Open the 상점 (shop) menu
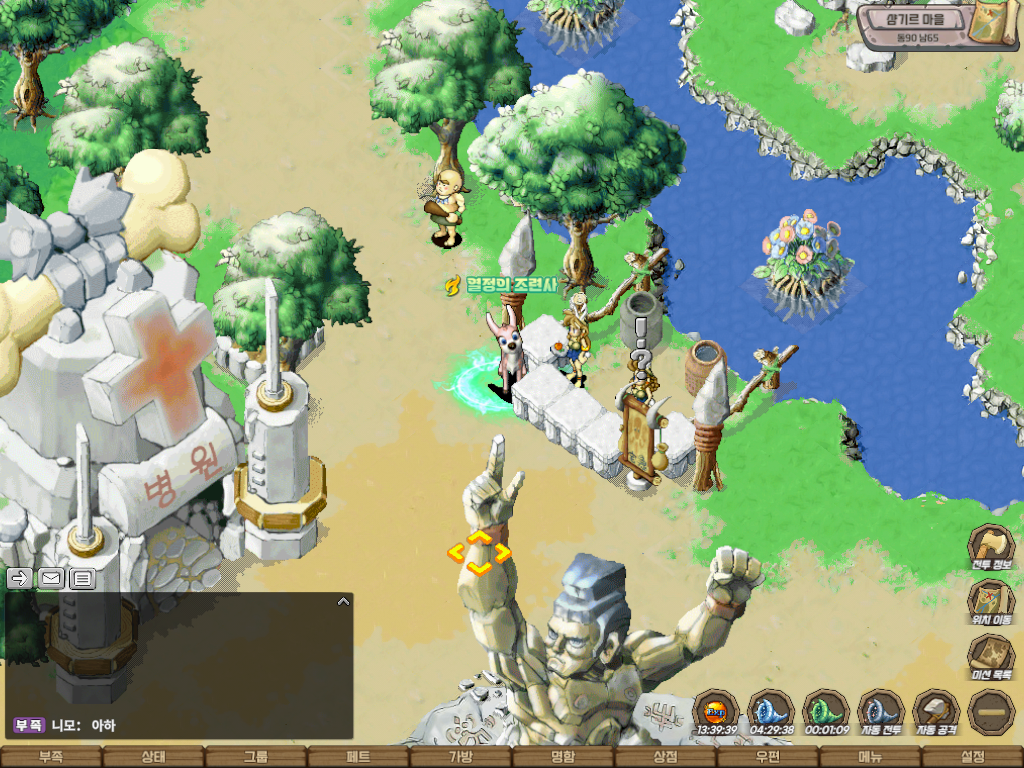 [665, 757]
